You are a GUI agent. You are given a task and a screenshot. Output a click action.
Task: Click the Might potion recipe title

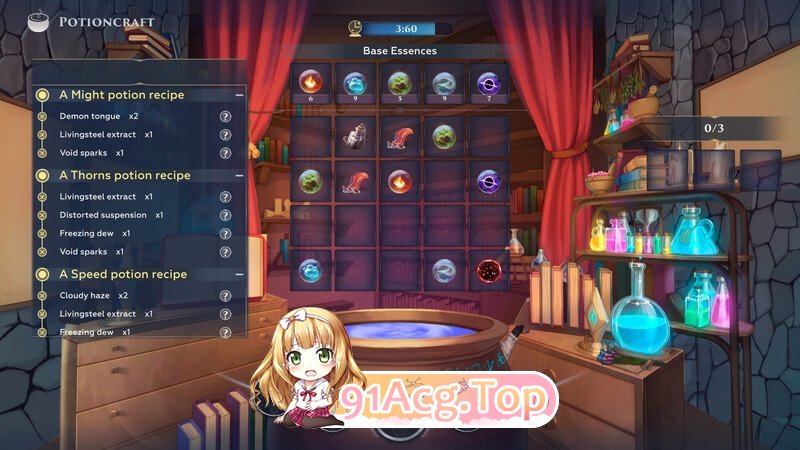[x=121, y=95]
